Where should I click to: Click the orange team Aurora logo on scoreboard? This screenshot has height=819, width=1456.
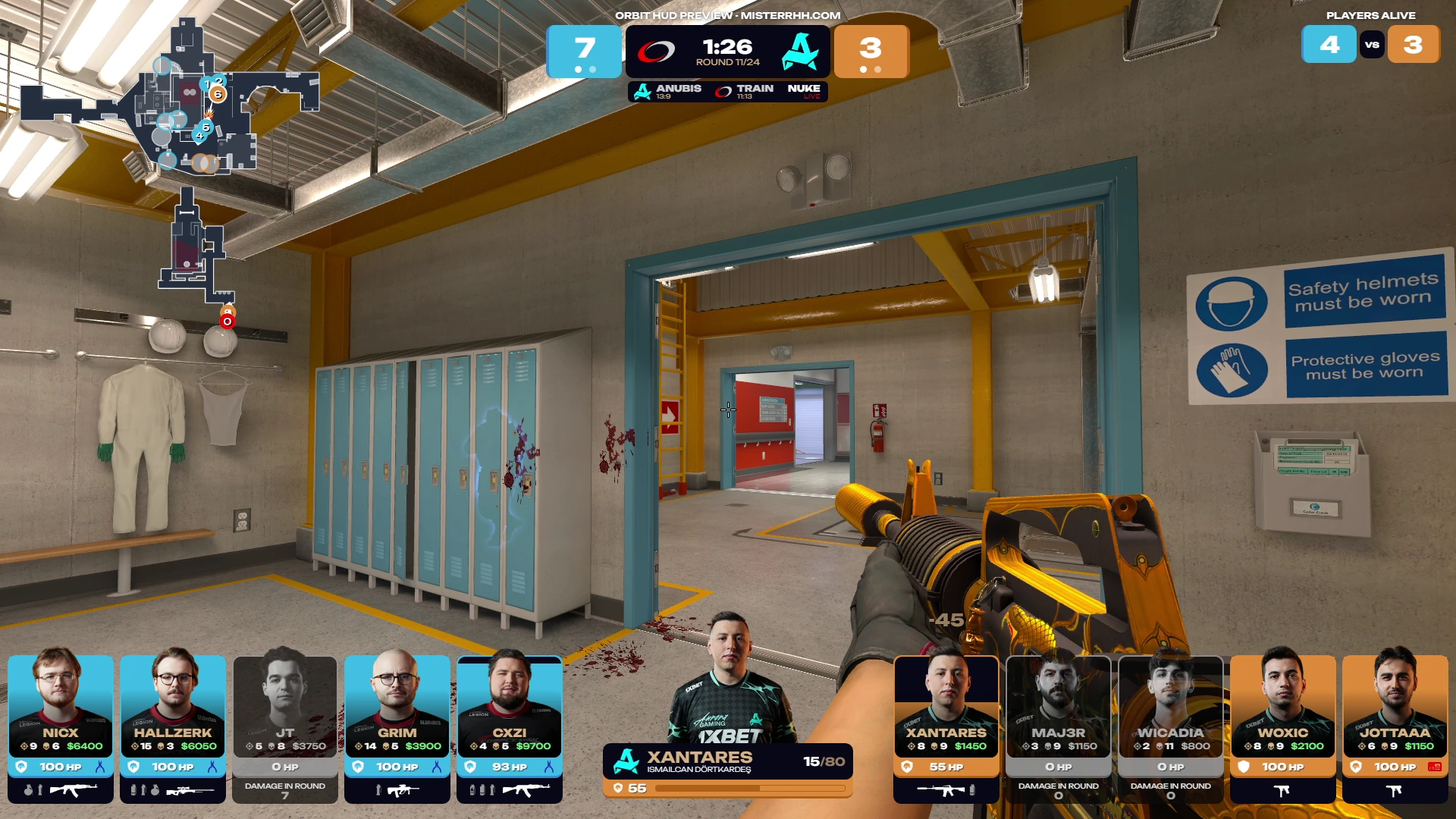(x=801, y=52)
